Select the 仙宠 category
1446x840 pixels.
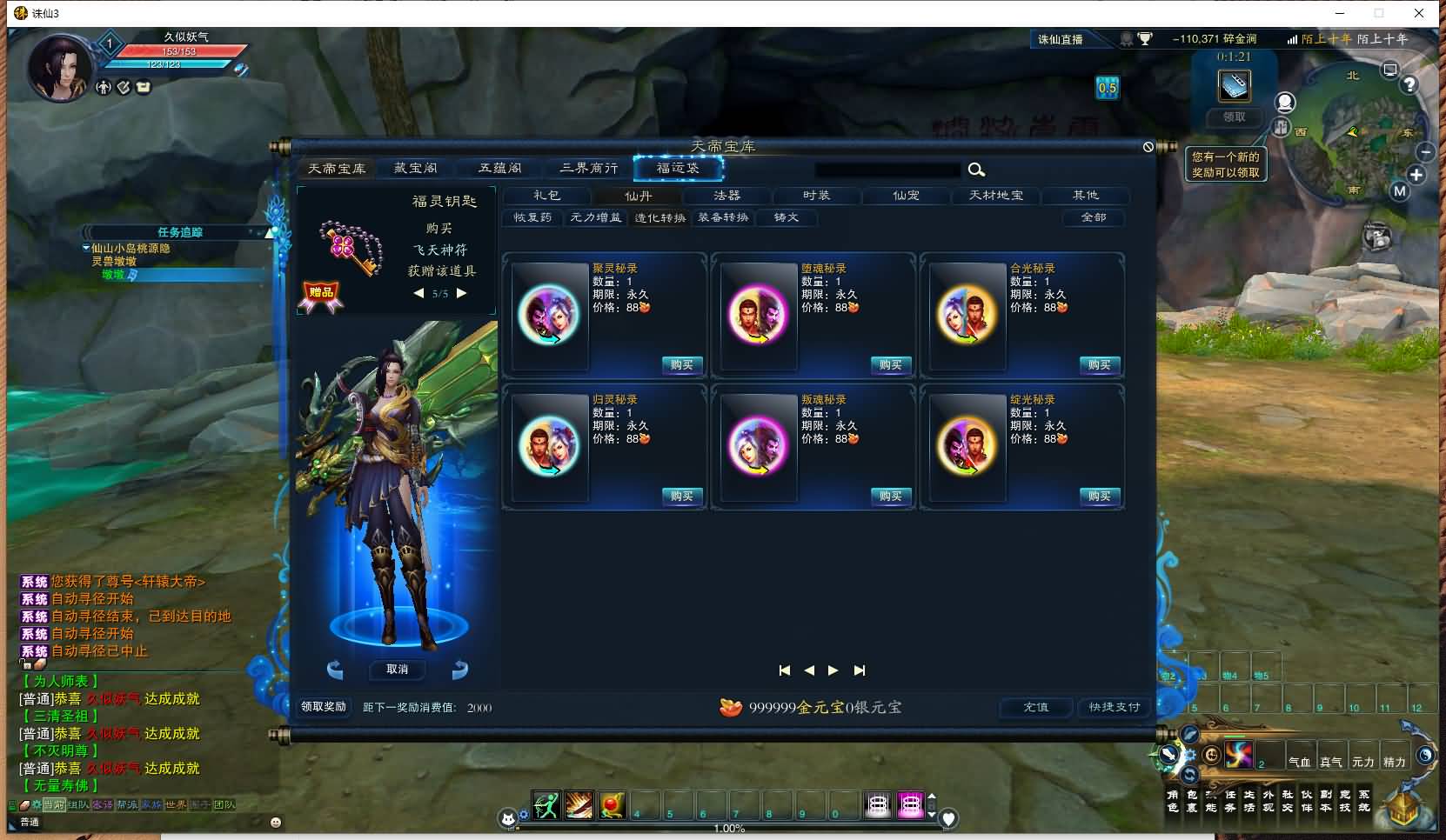point(906,196)
